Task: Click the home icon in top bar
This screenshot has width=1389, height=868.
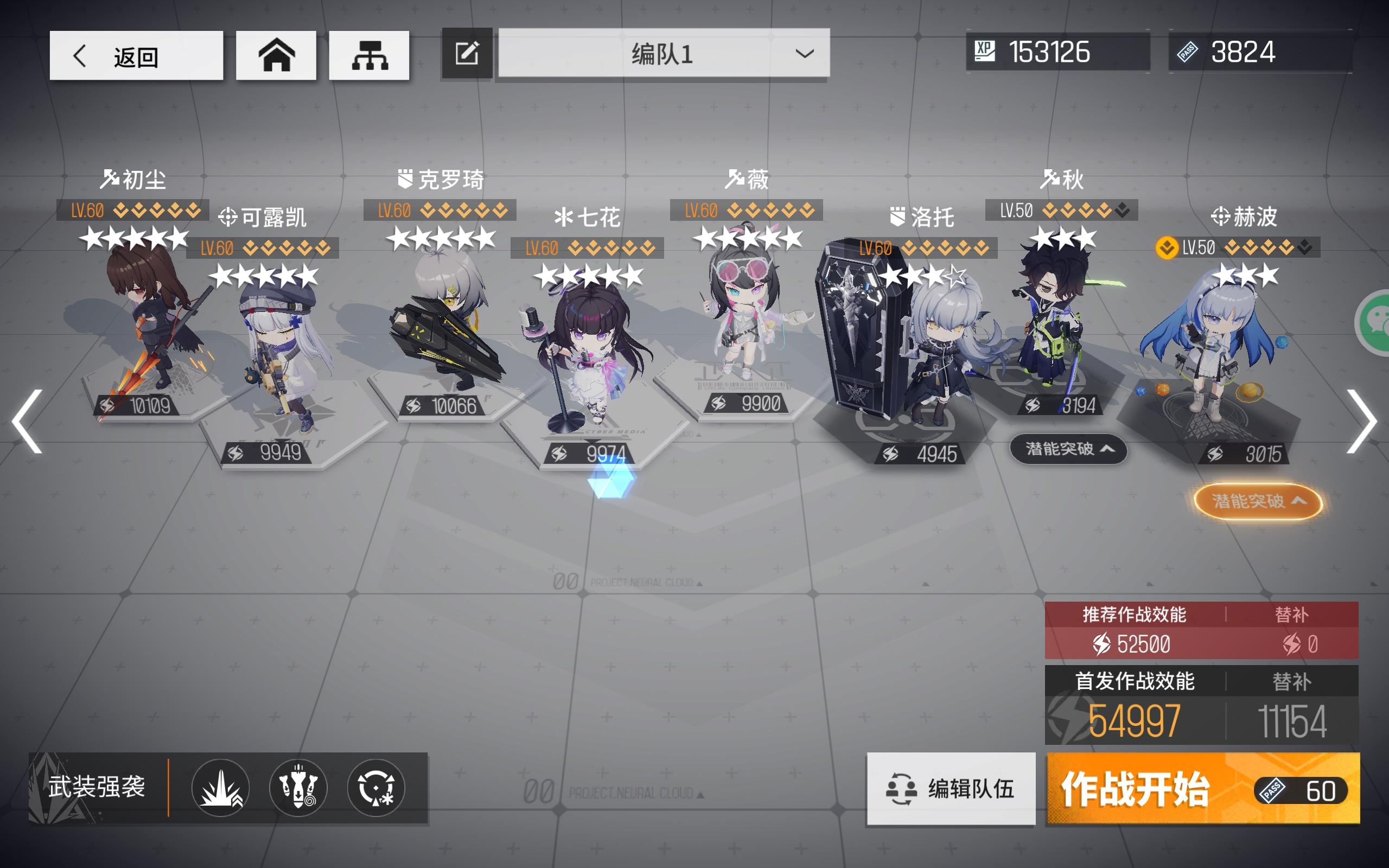Action: (276, 55)
